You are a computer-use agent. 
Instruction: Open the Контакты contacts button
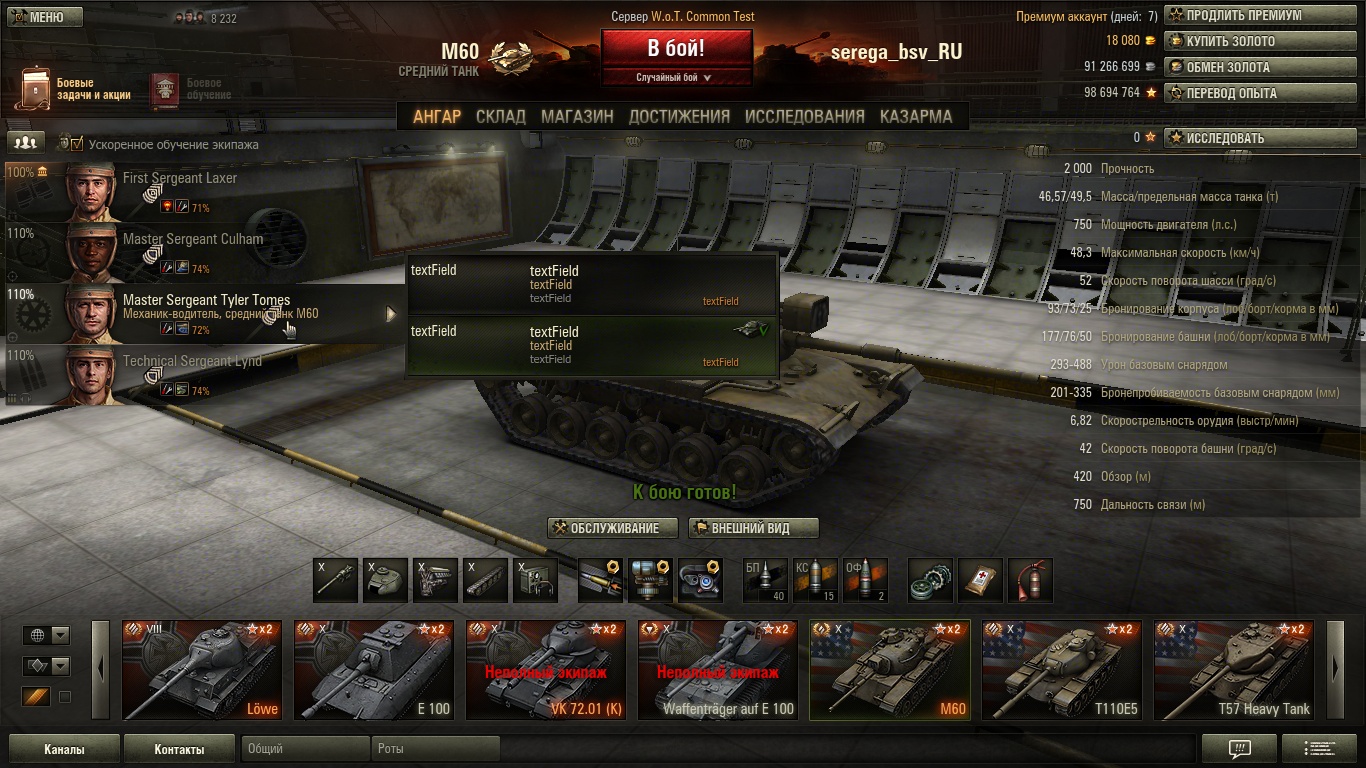click(179, 749)
